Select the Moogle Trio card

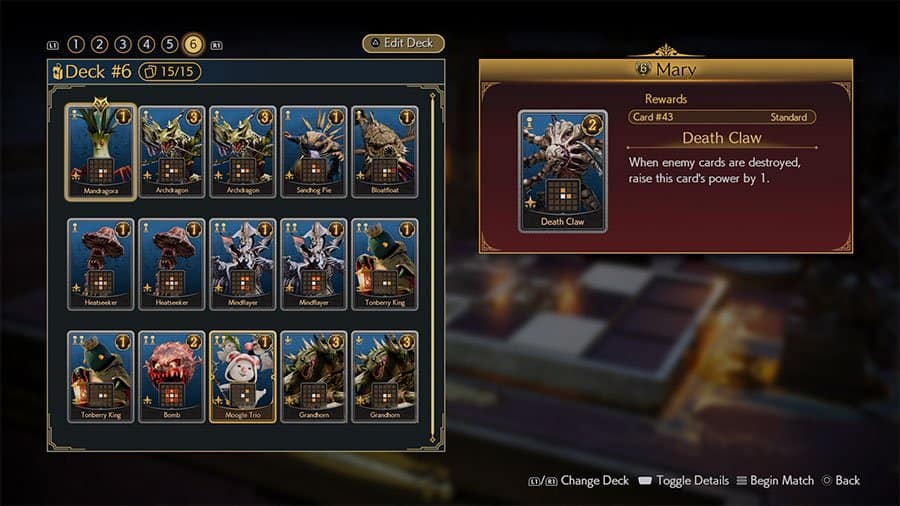243,376
